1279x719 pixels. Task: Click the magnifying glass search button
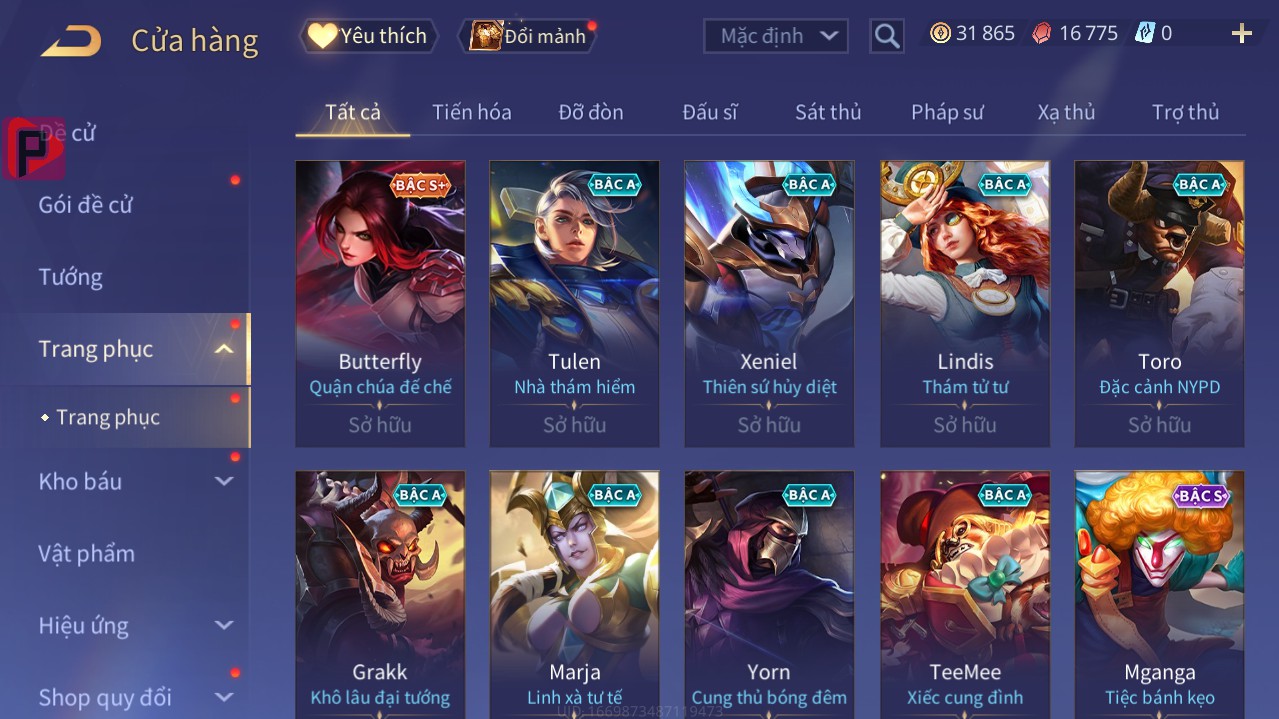886,36
